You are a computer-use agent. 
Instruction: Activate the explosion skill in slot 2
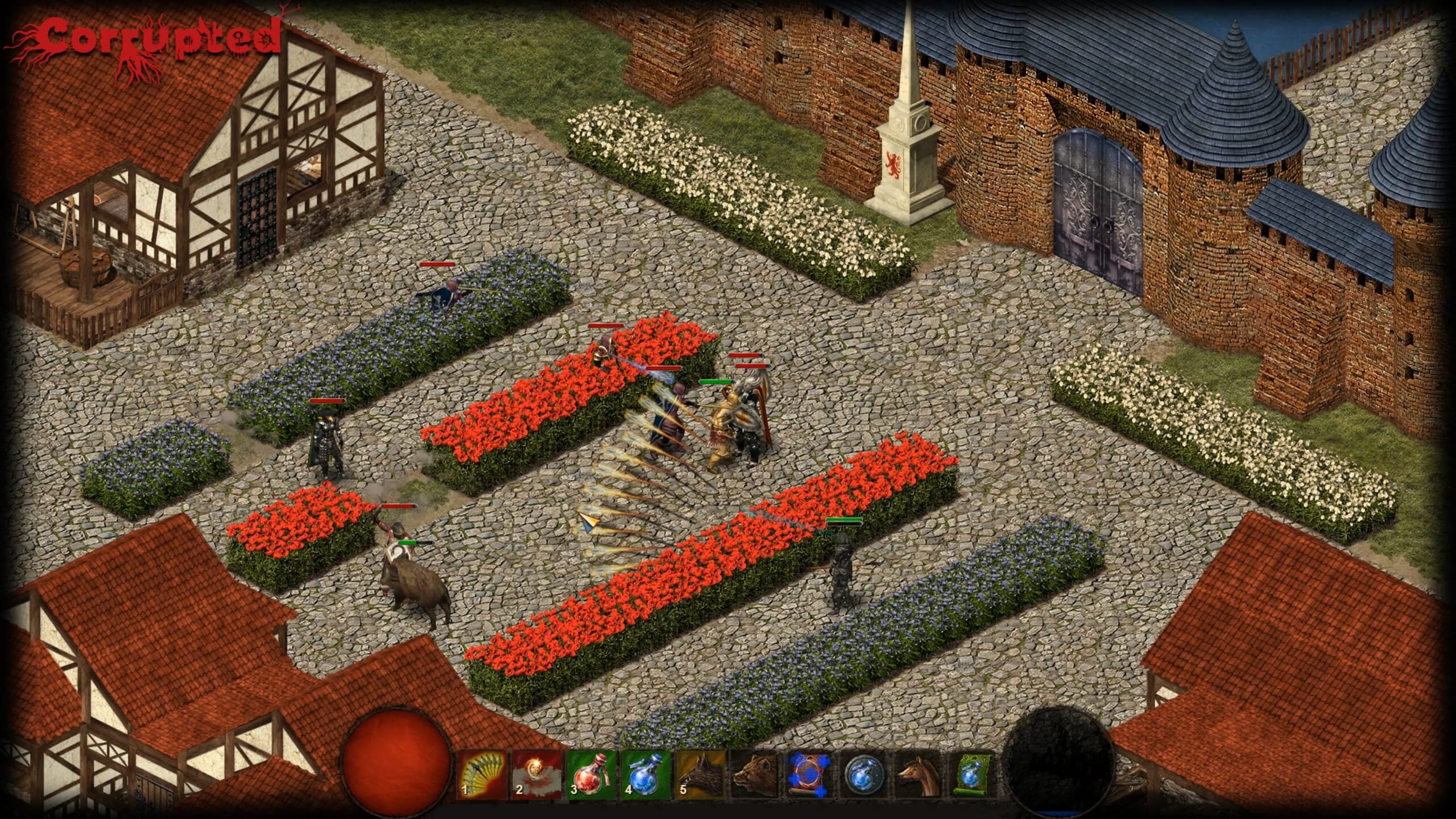(536, 775)
